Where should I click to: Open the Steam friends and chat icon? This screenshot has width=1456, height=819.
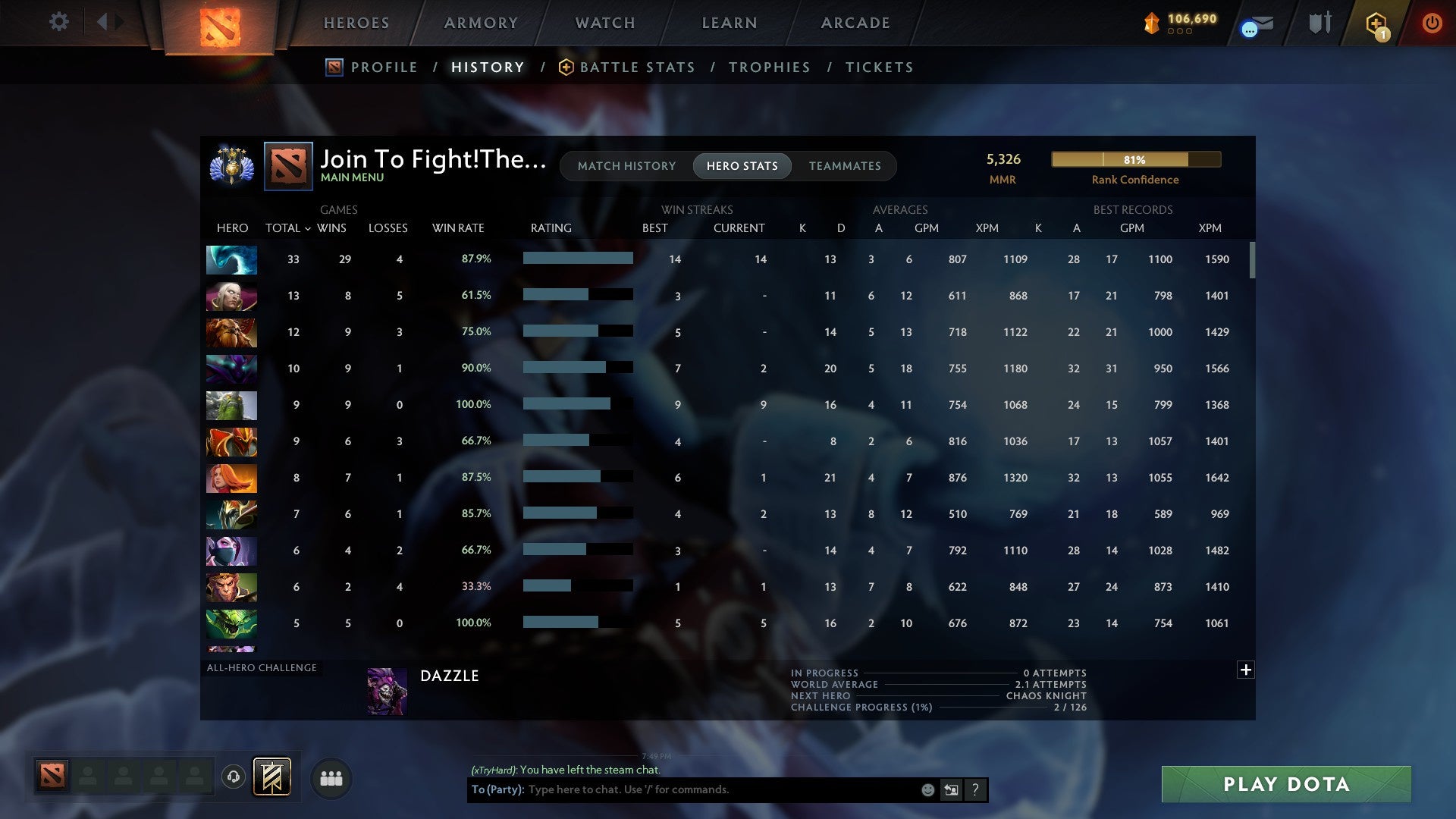pyautogui.click(x=1255, y=24)
